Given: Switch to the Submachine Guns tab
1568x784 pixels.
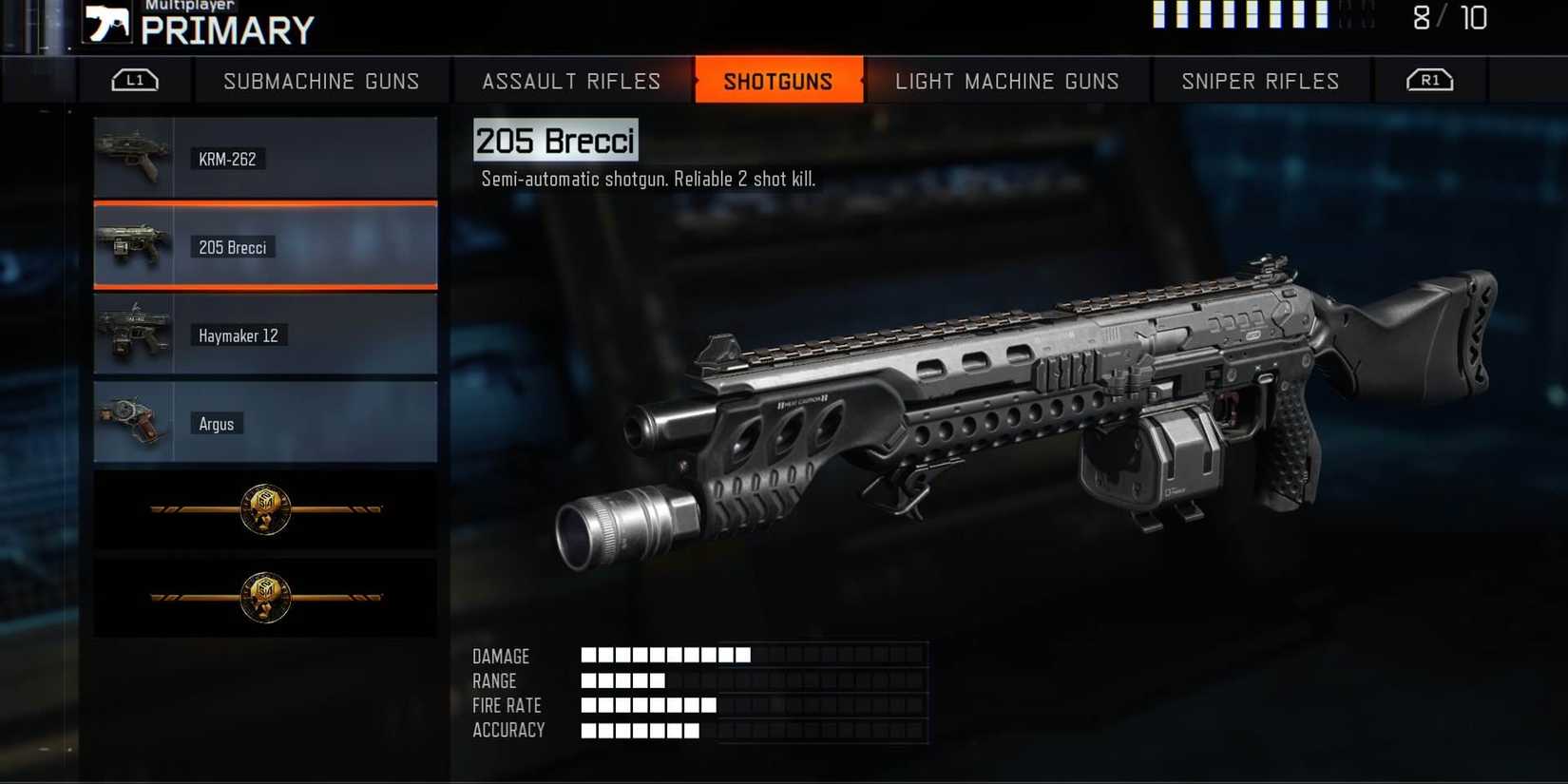Looking at the screenshot, I should 321,81.
